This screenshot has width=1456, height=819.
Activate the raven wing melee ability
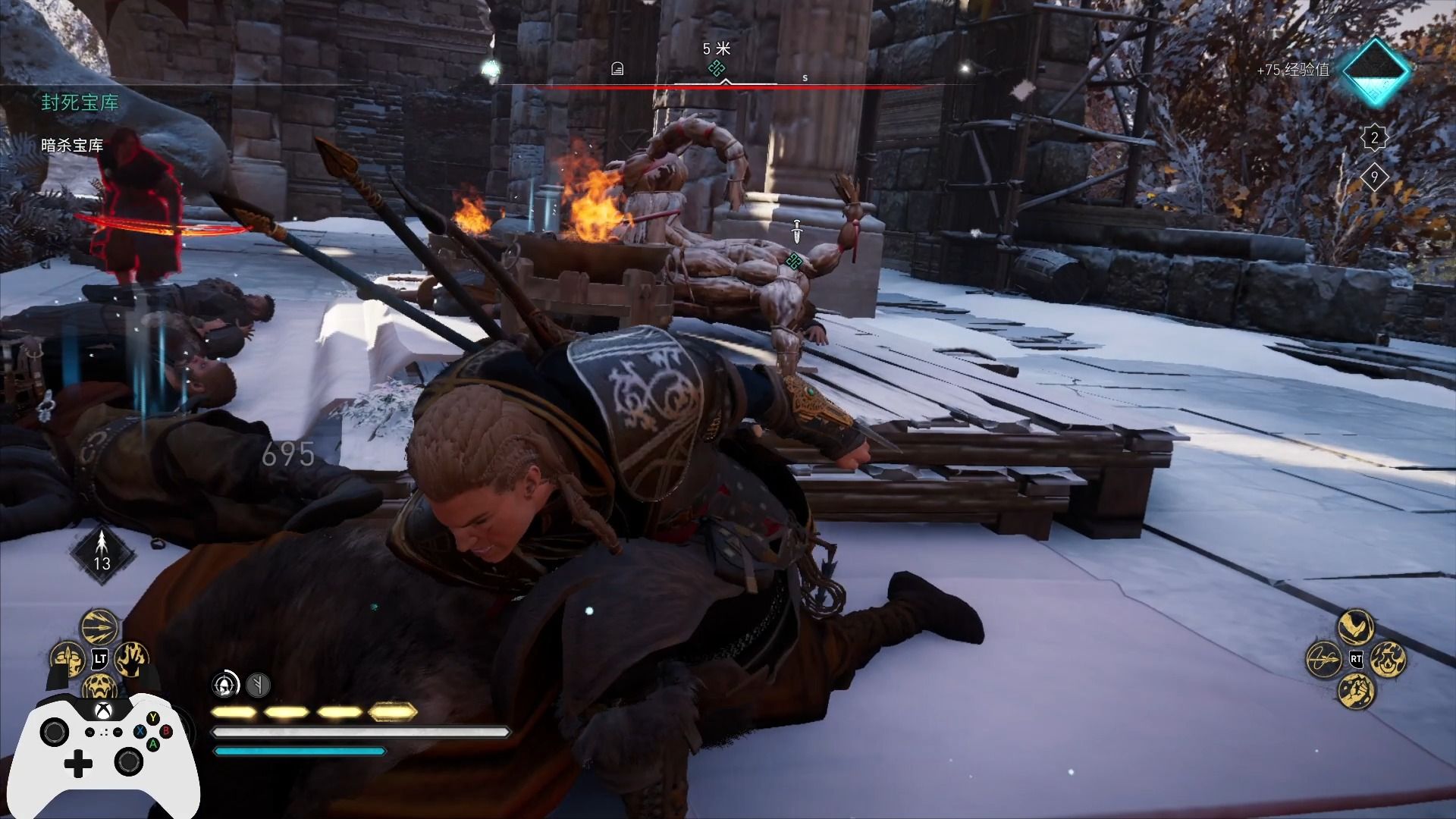coord(1356,627)
